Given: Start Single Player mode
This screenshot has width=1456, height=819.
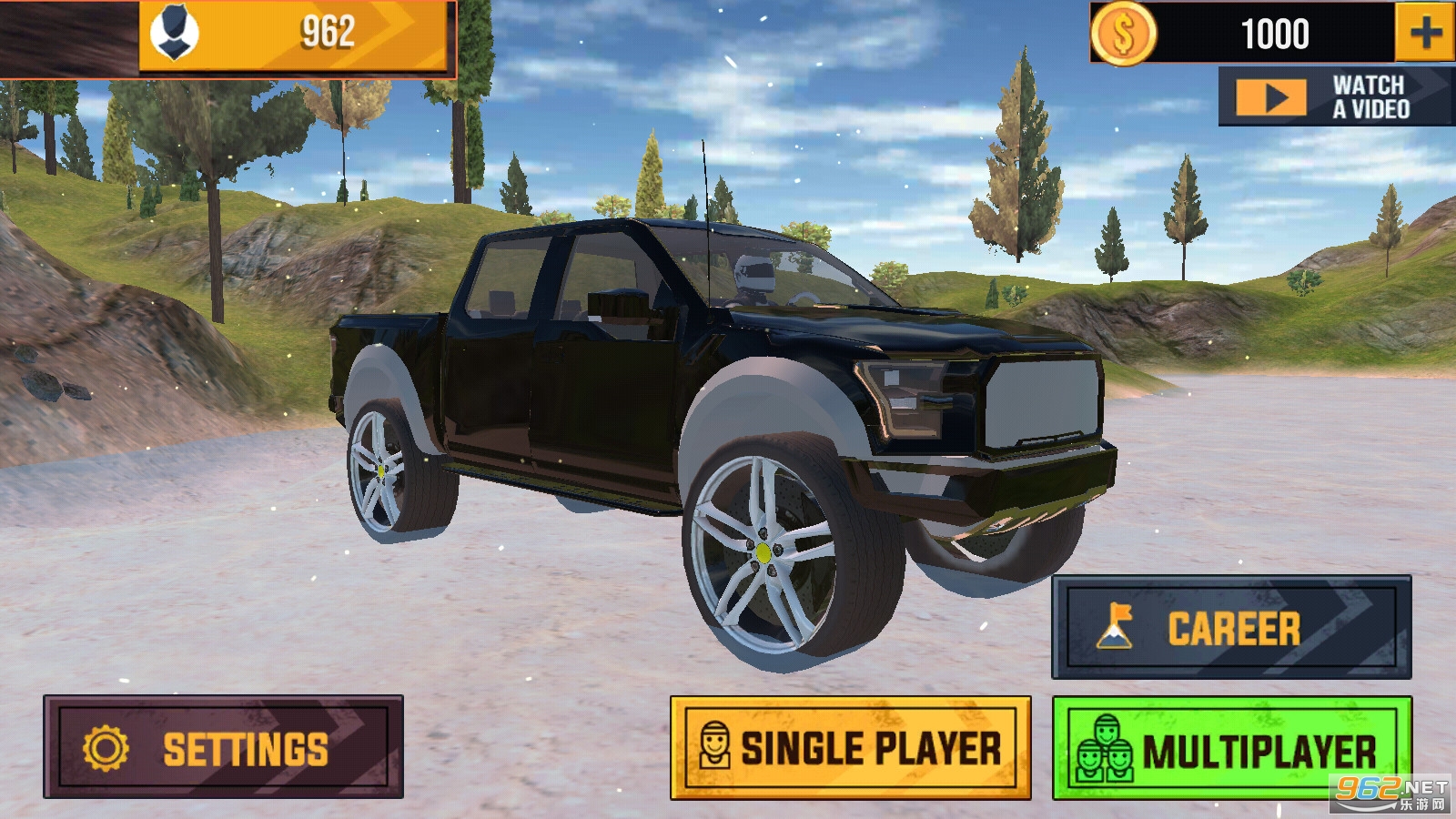Looking at the screenshot, I should click(850, 748).
